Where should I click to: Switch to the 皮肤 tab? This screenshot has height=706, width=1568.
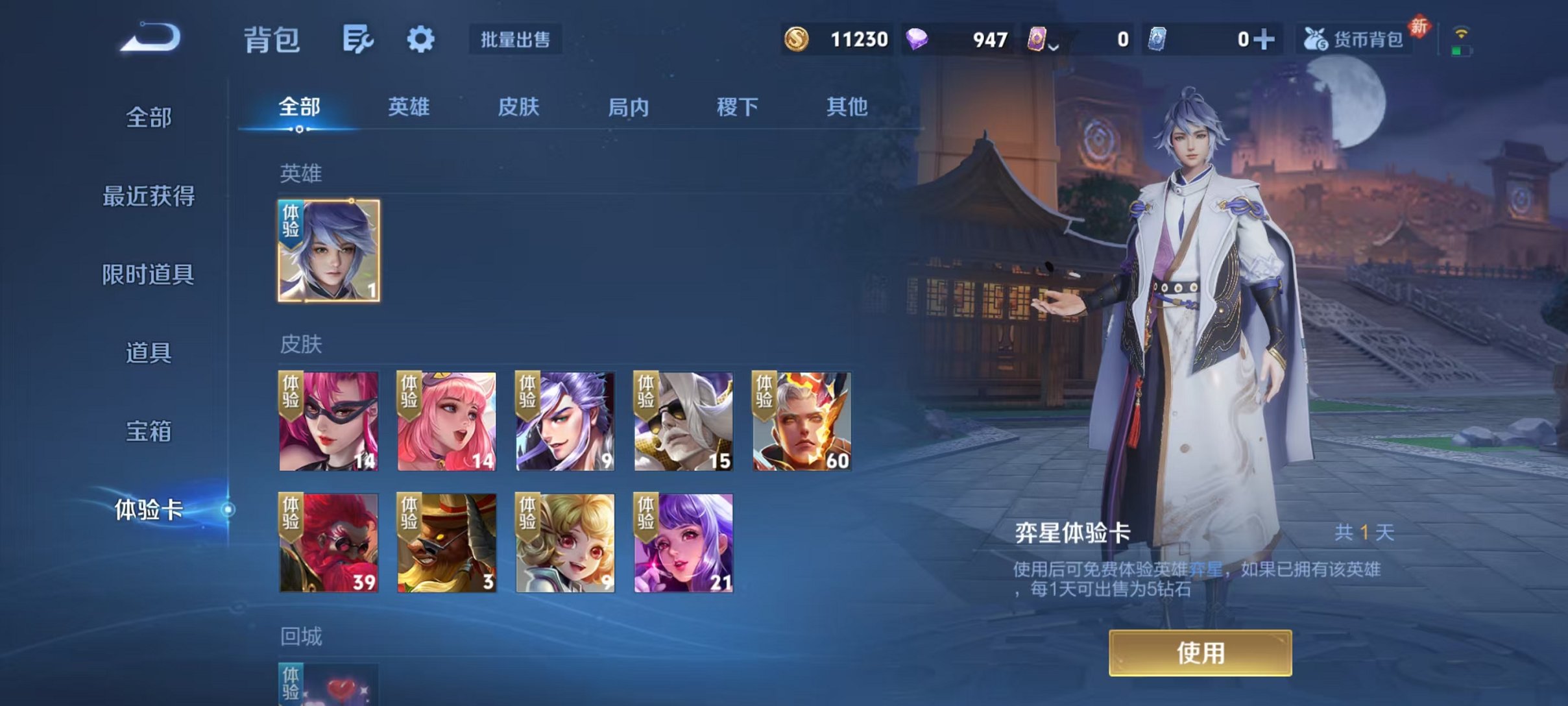pyautogui.click(x=517, y=108)
